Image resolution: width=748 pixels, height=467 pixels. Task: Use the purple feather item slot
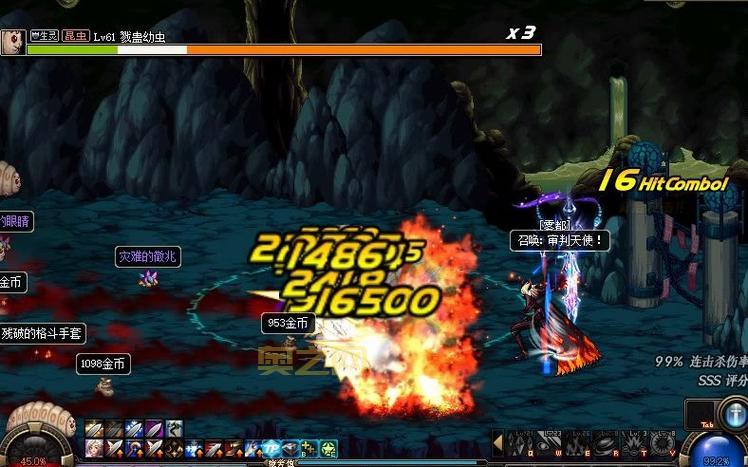[153, 430]
